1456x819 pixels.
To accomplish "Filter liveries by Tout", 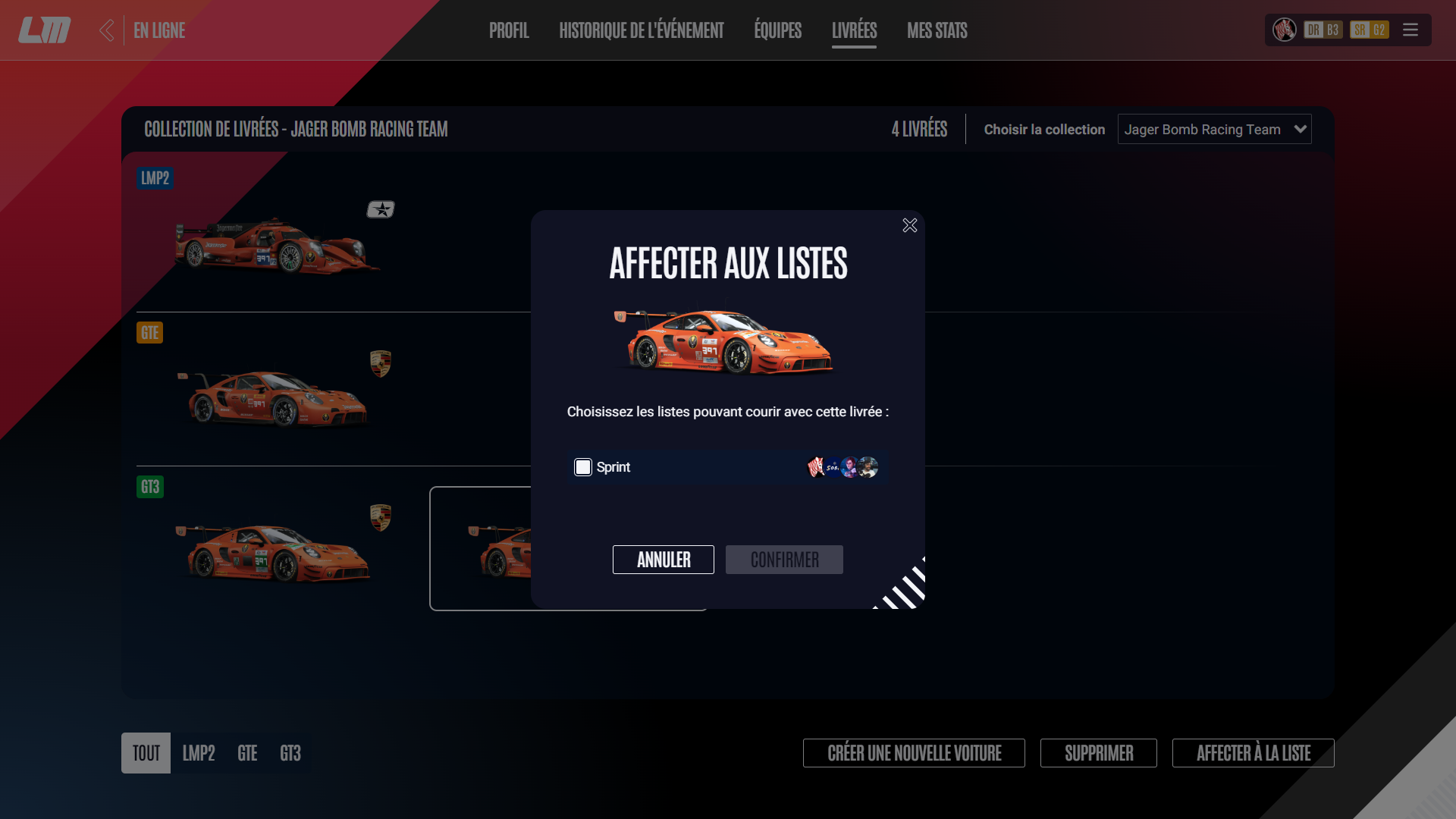I will [146, 753].
